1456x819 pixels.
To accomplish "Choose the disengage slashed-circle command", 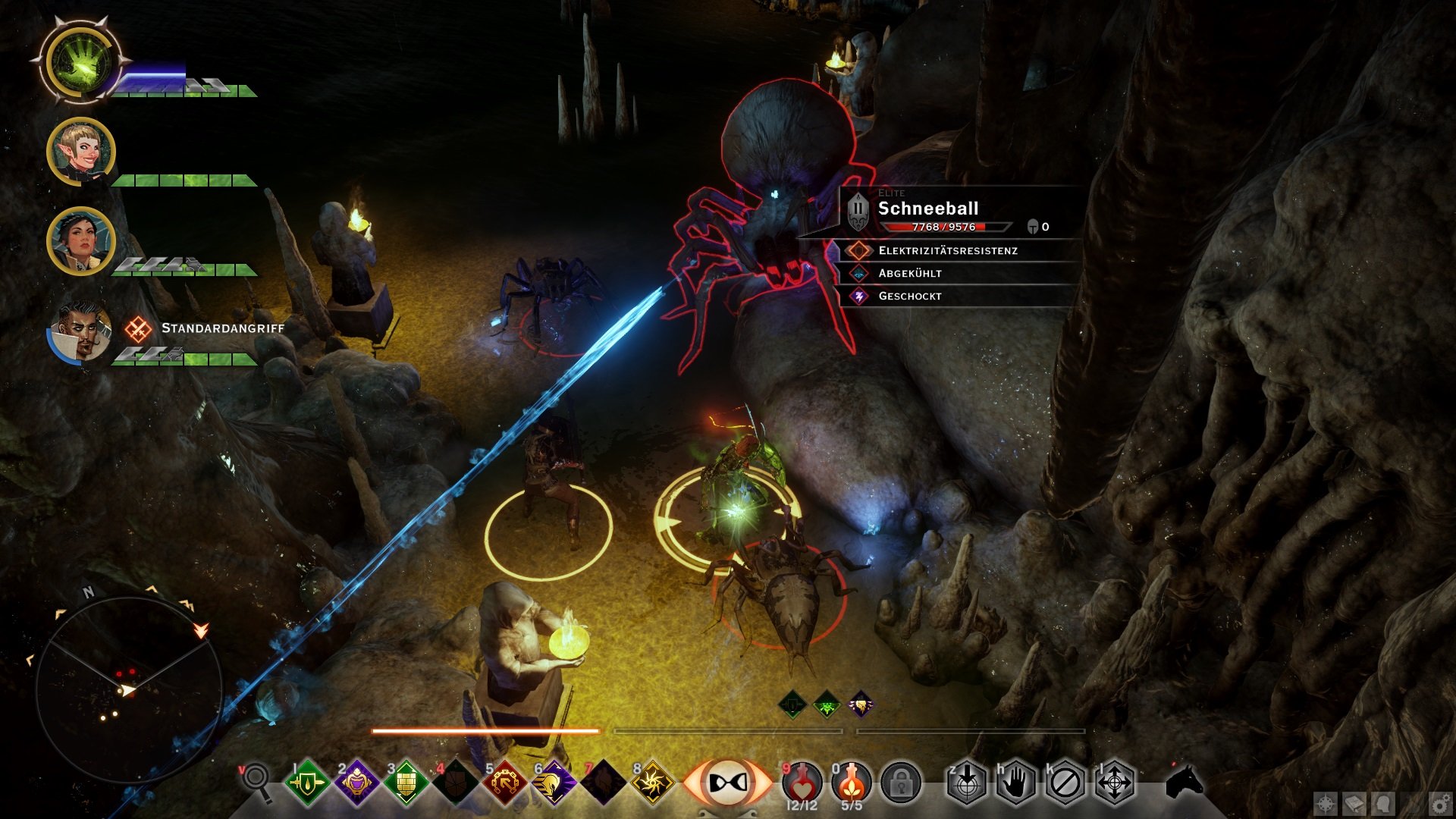I will [1065, 783].
